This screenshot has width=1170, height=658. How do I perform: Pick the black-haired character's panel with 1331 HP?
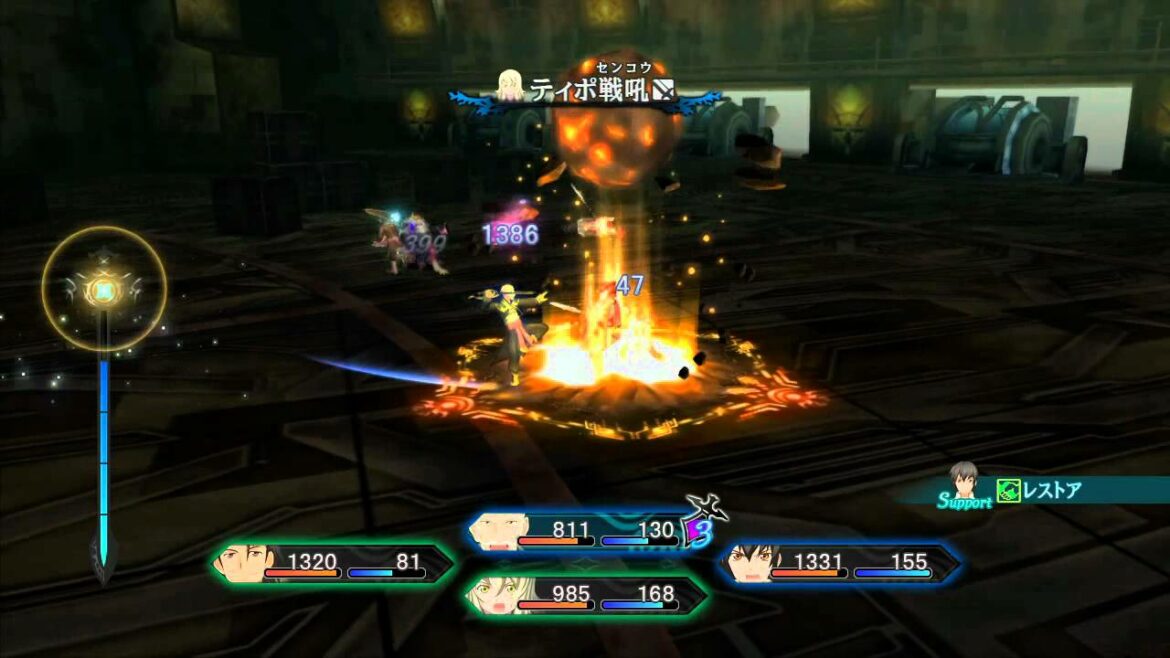pos(838,565)
